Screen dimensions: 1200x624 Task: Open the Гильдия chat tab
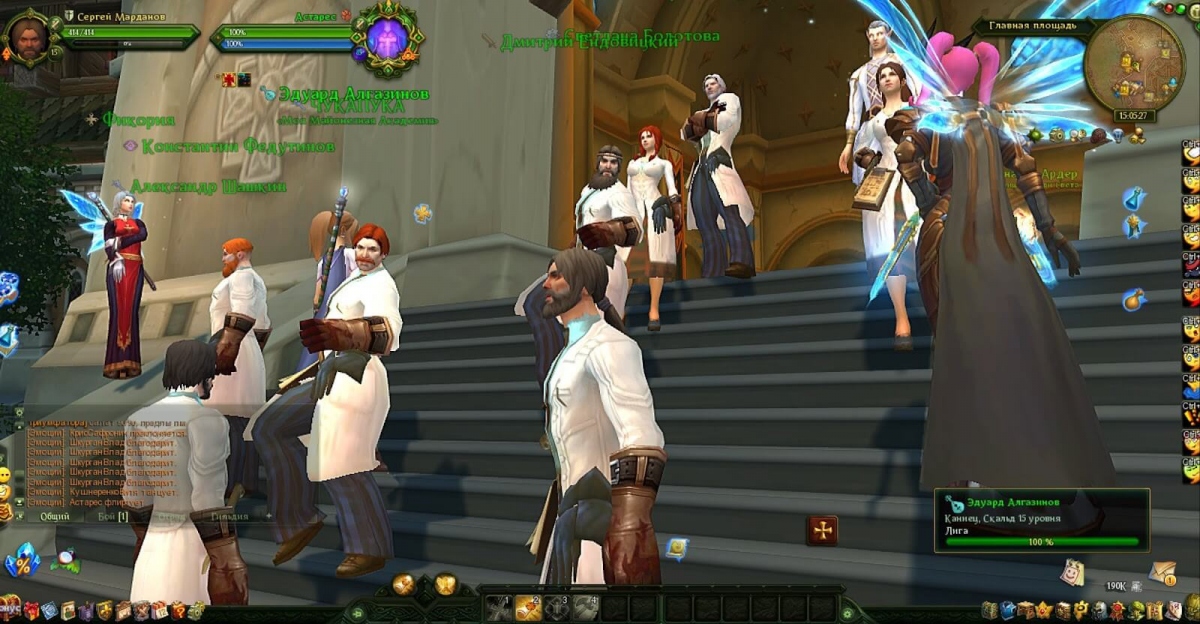tap(229, 516)
